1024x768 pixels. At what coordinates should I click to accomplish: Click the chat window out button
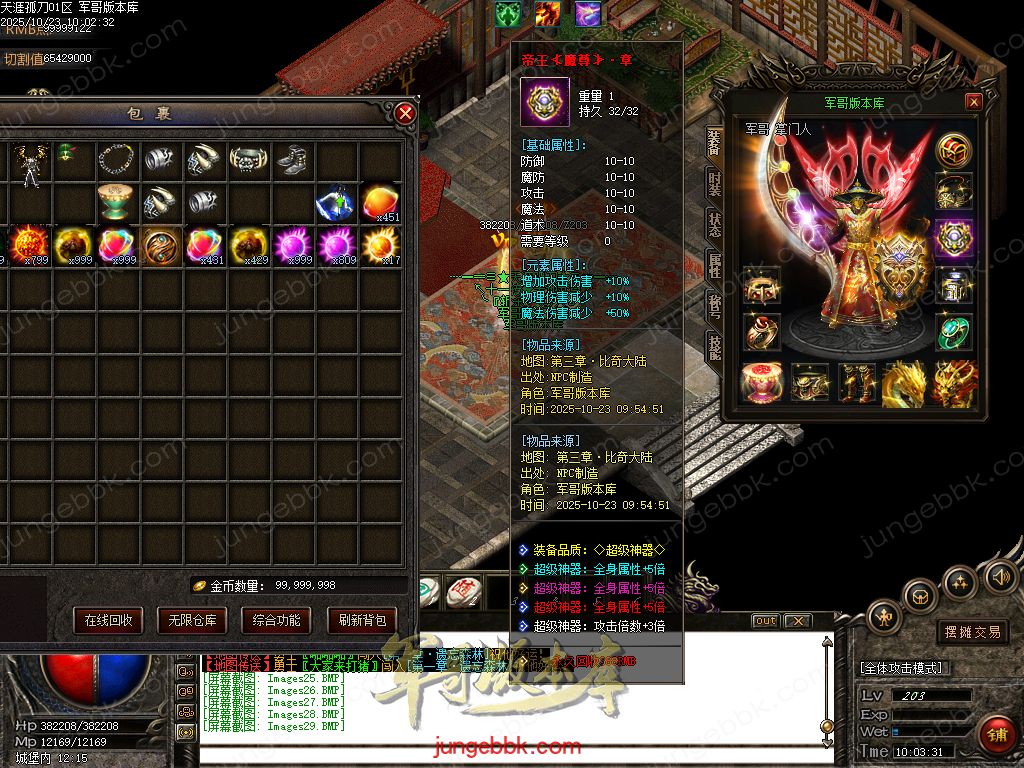tap(765, 621)
